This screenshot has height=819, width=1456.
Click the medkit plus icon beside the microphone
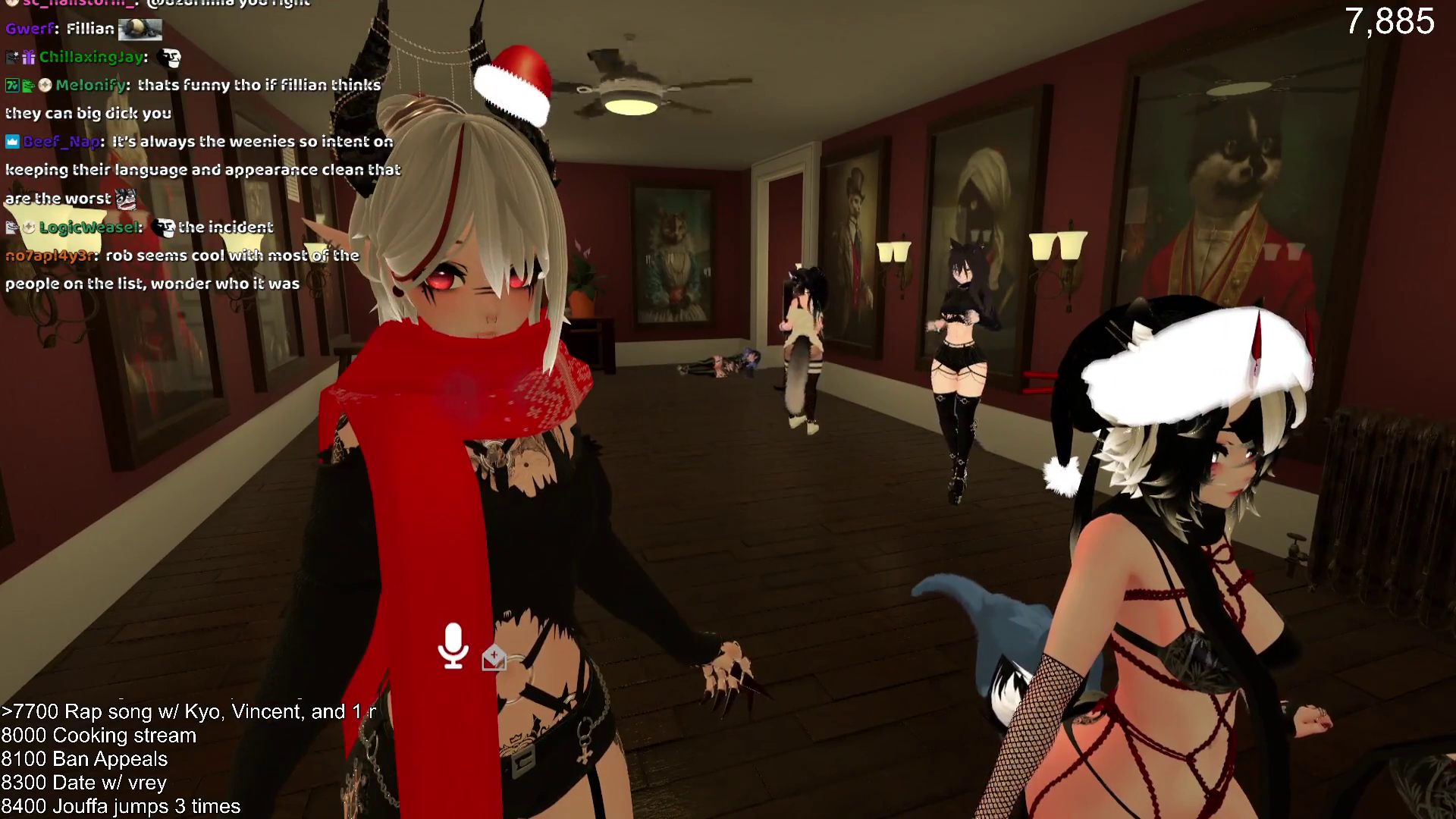[x=494, y=658]
